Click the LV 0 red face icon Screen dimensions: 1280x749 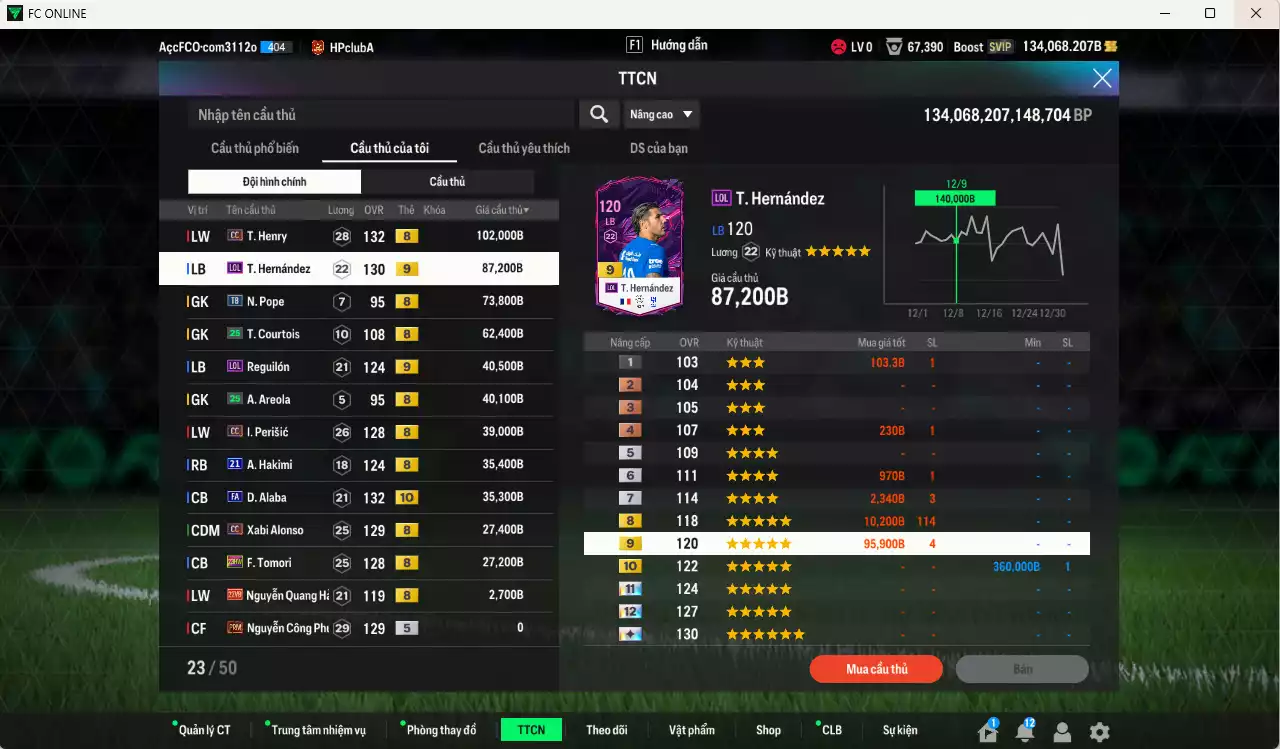click(x=836, y=46)
